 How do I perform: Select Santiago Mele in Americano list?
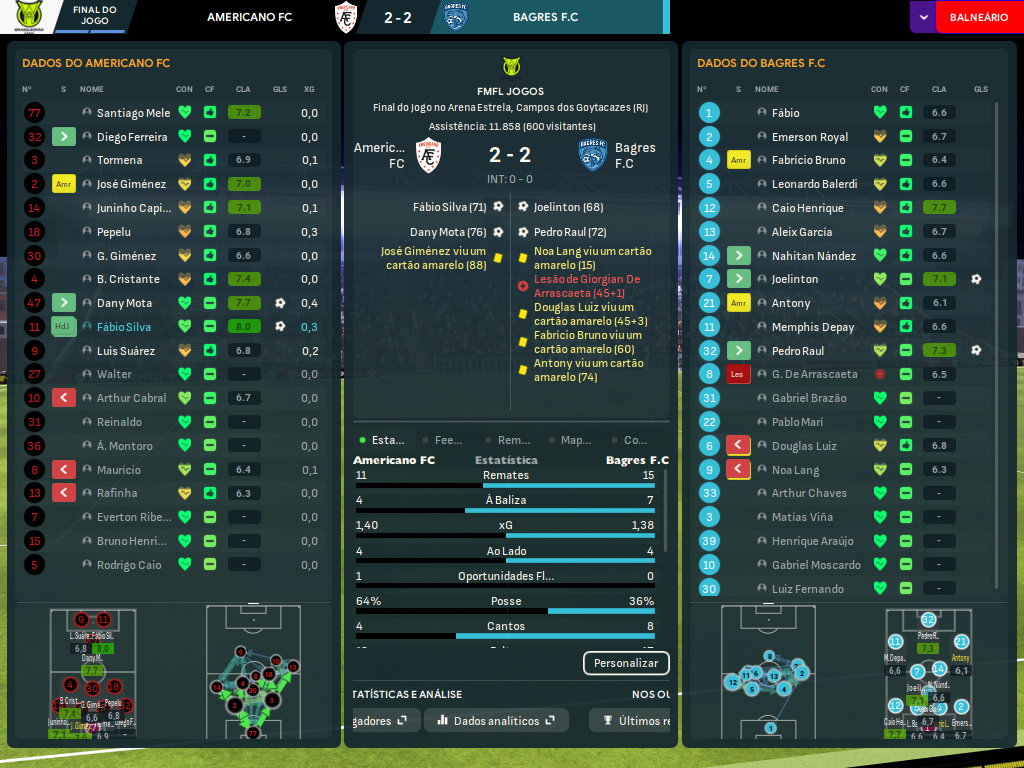point(134,113)
